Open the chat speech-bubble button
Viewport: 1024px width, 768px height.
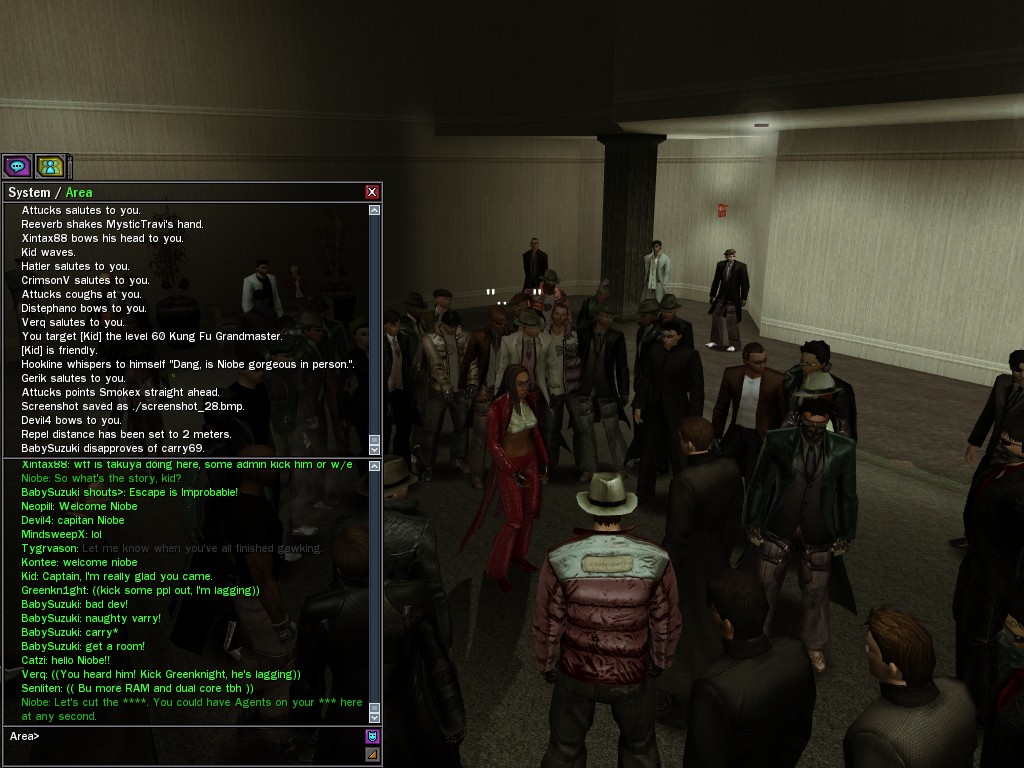(17, 166)
